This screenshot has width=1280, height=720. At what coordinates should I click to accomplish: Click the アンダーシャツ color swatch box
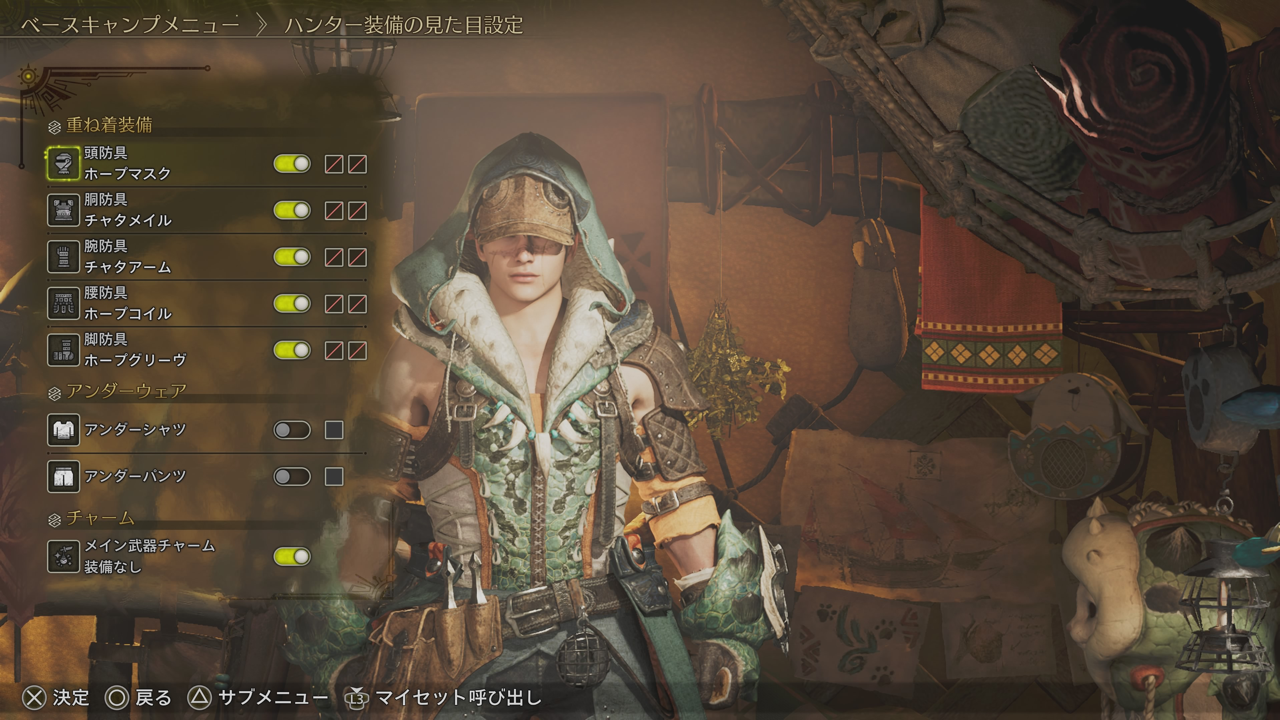(334, 430)
